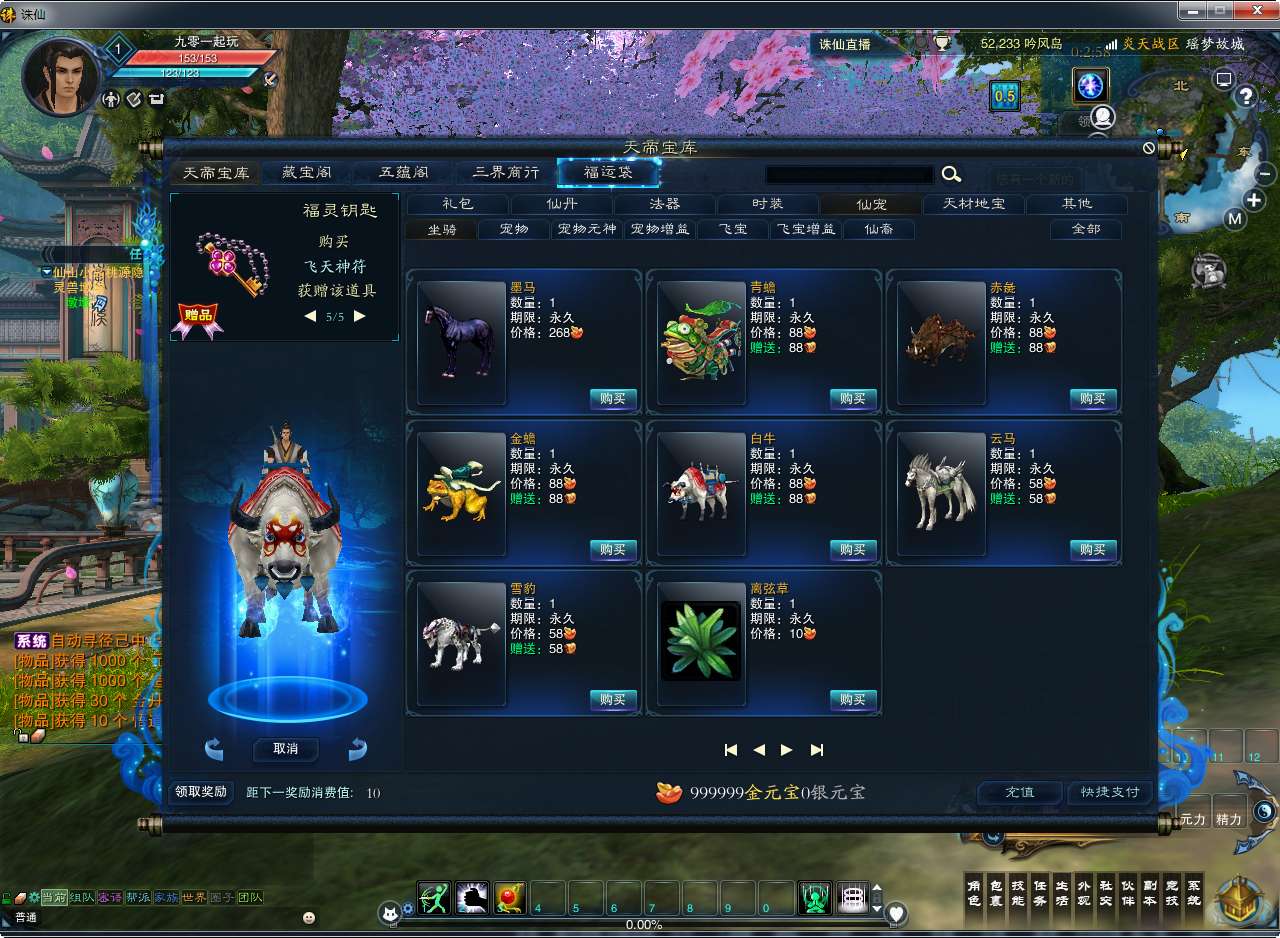The height and width of the screenshot is (938, 1280).
Task: Select the 时装 category
Action: pos(767,204)
